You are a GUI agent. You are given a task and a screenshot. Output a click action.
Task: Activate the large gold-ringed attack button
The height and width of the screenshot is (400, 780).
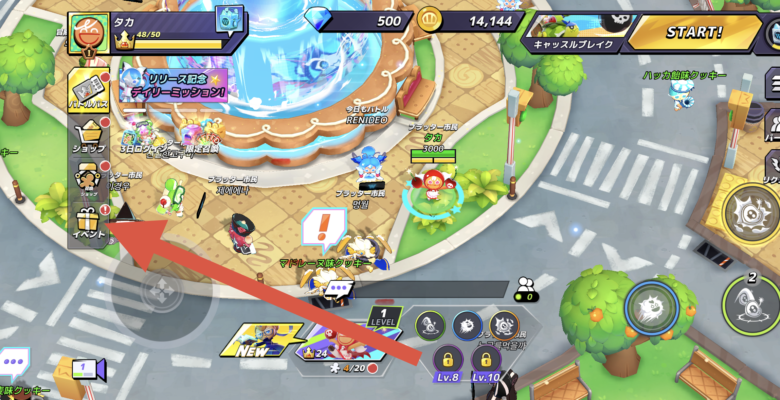point(753,212)
